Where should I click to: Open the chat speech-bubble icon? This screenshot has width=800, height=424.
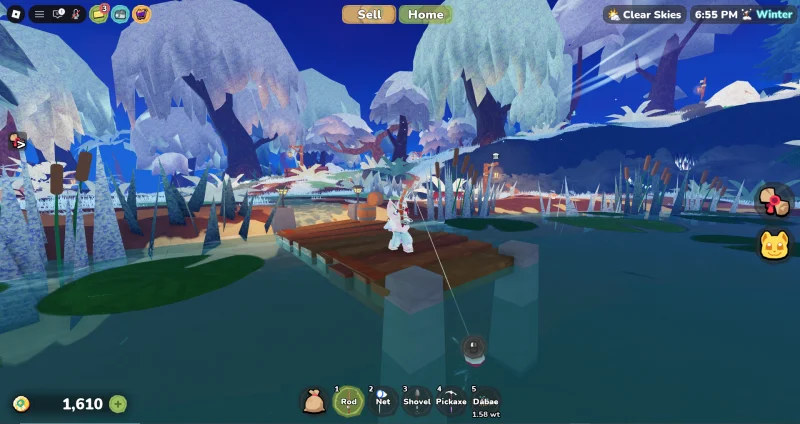pyautogui.click(x=58, y=14)
